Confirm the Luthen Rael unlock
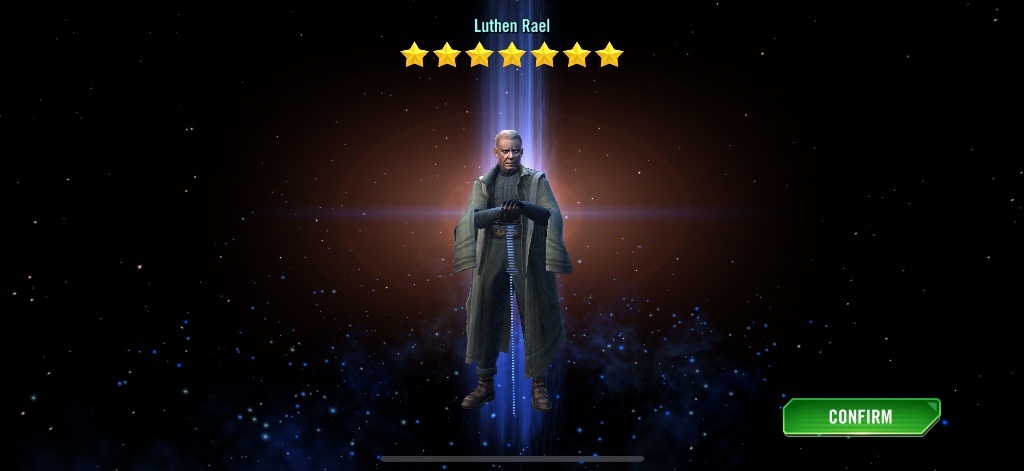This screenshot has width=1024, height=471. pyautogui.click(x=860, y=417)
